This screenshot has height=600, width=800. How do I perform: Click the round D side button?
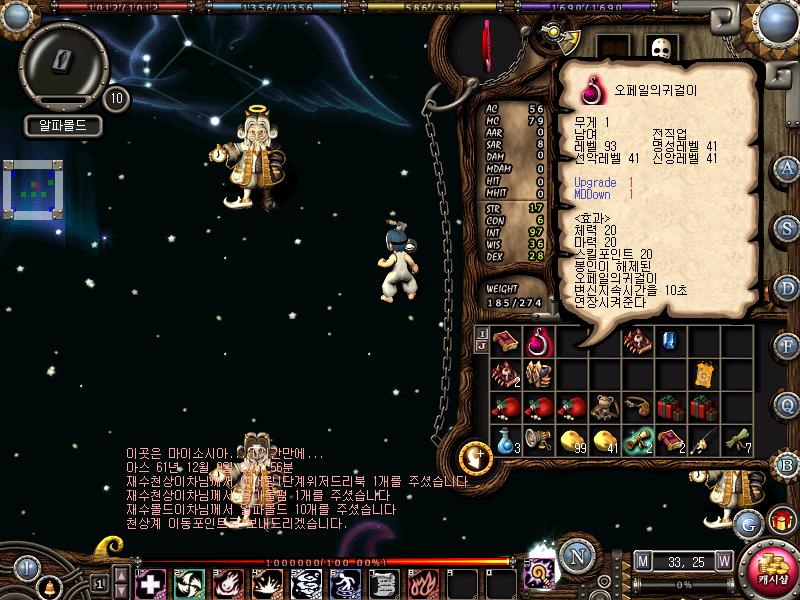click(787, 286)
